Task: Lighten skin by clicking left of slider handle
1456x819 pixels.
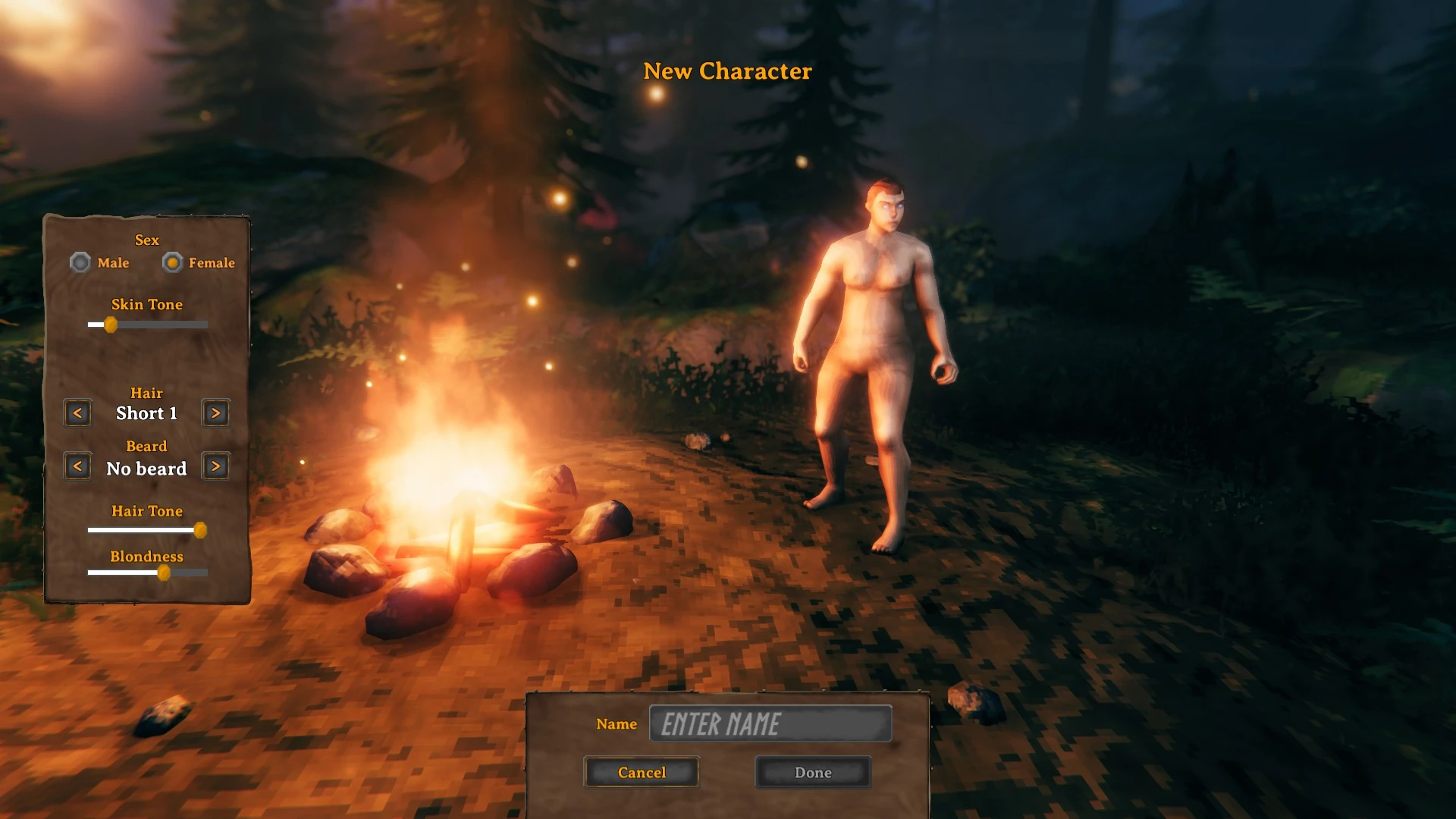Action: tap(97, 325)
